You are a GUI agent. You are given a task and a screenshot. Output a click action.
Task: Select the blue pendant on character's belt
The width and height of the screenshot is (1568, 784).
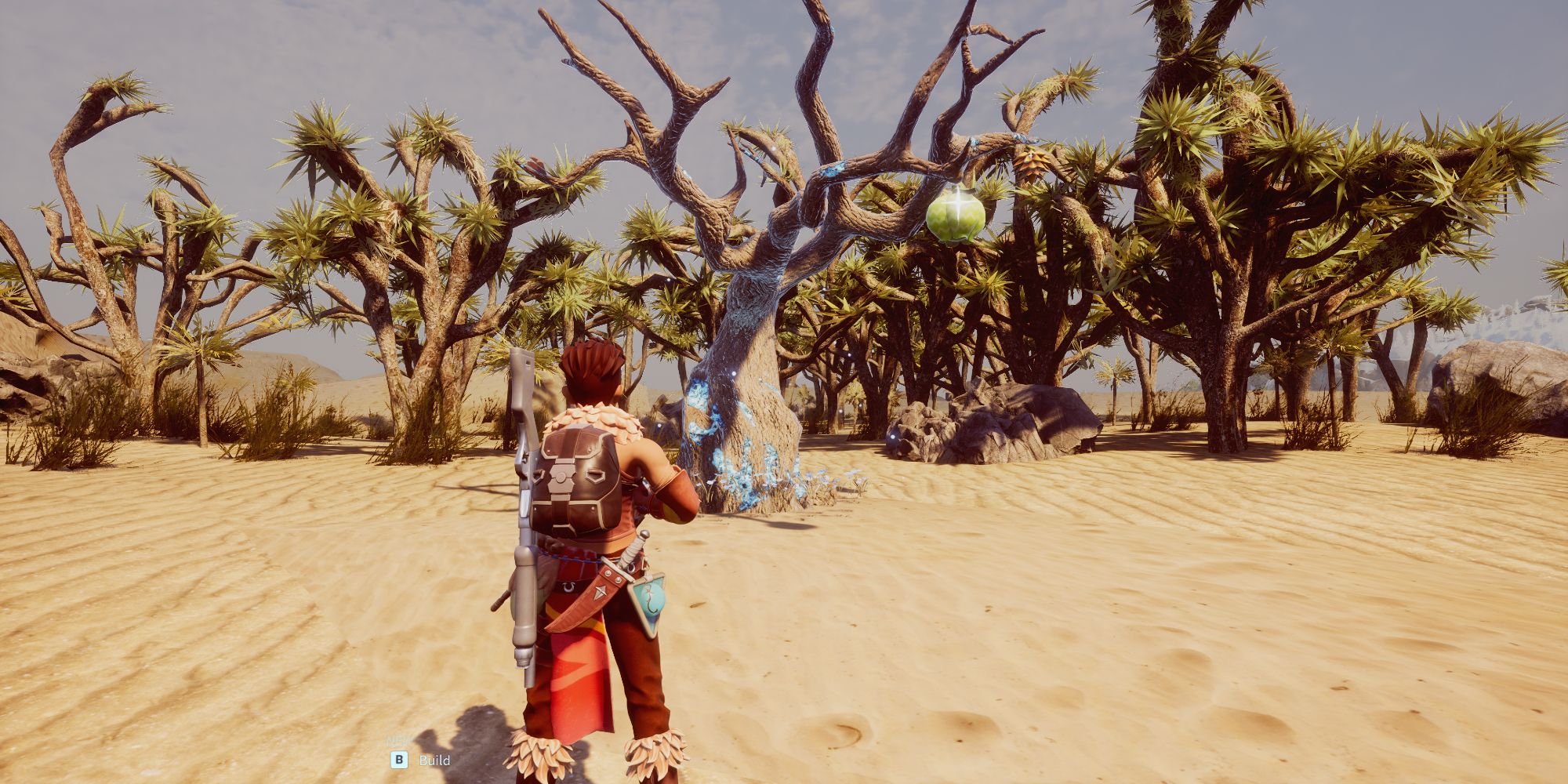[x=649, y=600]
